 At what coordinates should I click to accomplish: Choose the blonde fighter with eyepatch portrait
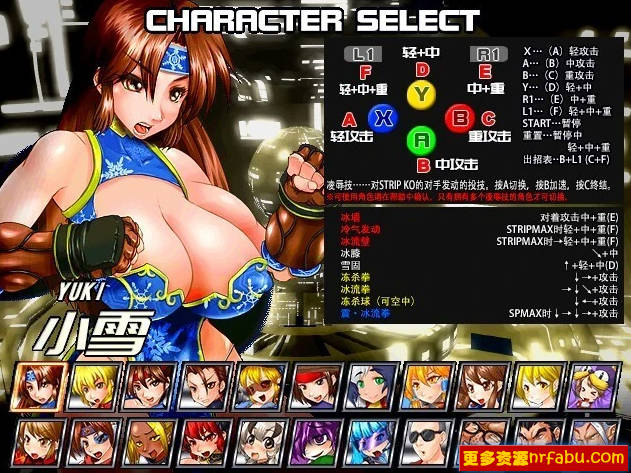(x=260, y=385)
